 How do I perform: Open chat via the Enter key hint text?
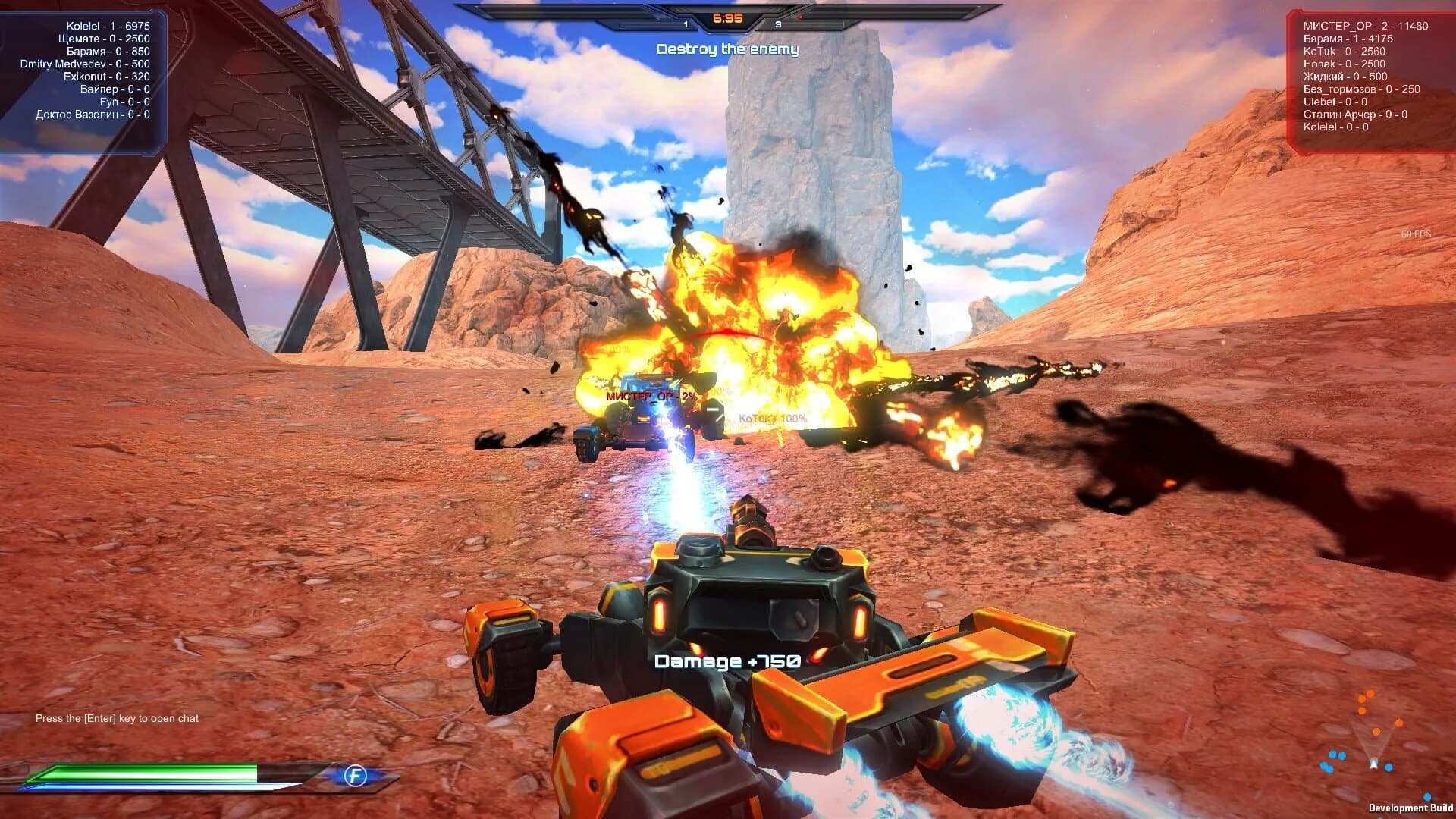115,717
